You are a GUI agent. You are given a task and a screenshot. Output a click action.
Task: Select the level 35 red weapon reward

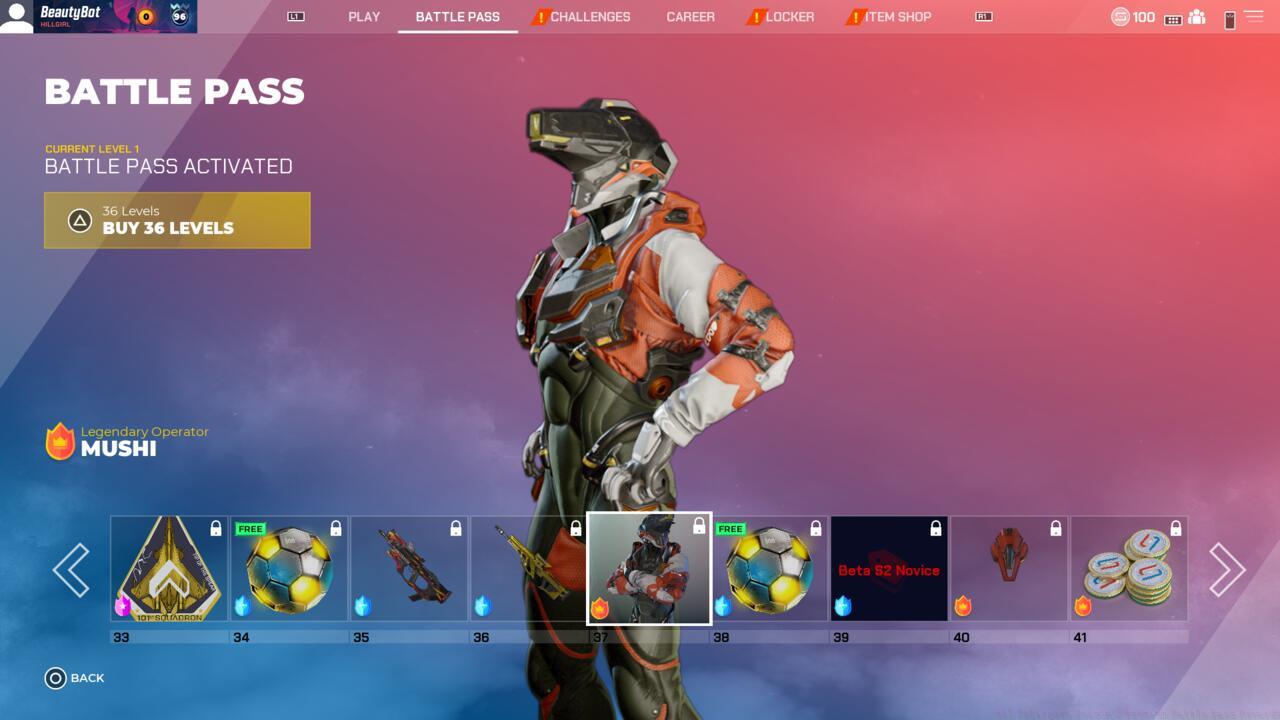[409, 569]
